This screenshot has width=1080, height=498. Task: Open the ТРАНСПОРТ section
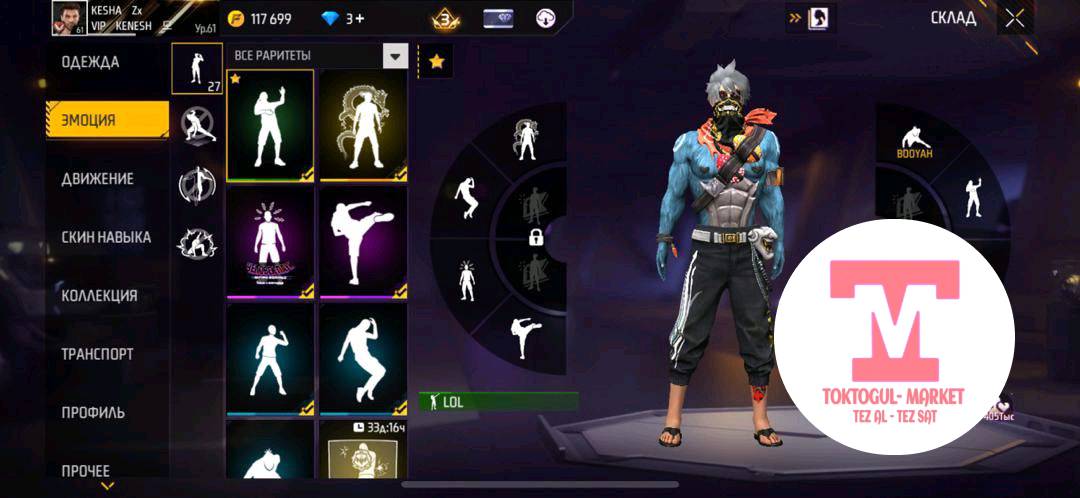point(97,354)
